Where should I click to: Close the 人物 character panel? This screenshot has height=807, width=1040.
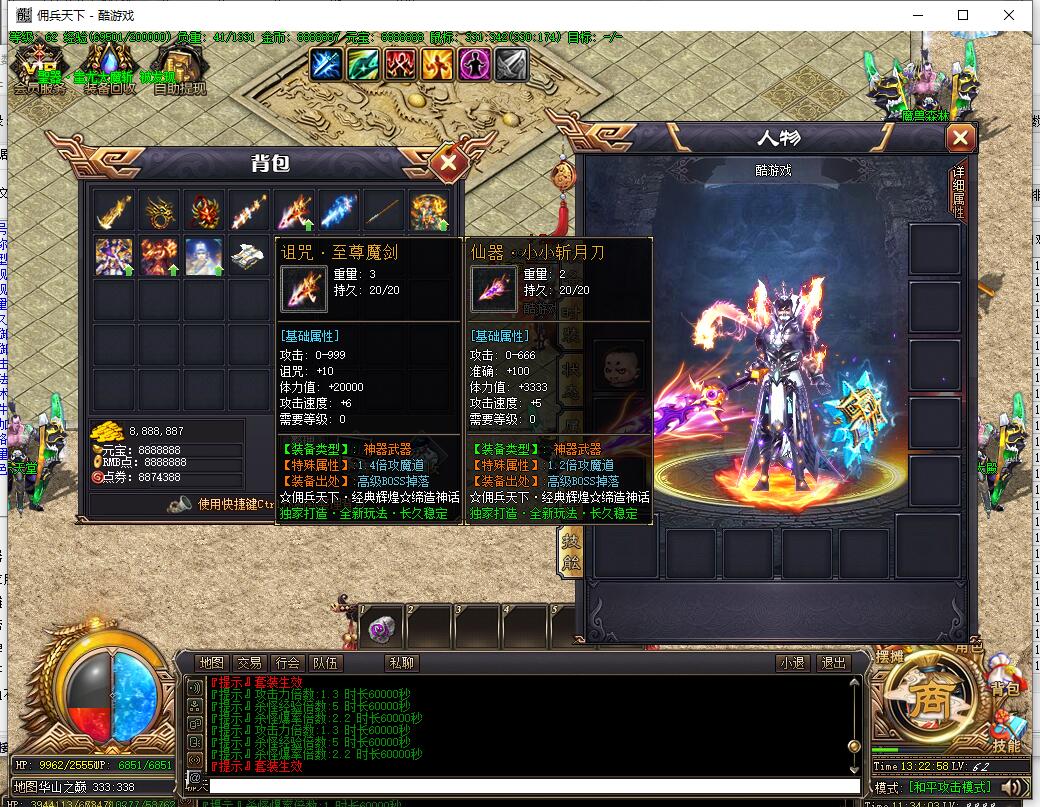pos(960,138)
